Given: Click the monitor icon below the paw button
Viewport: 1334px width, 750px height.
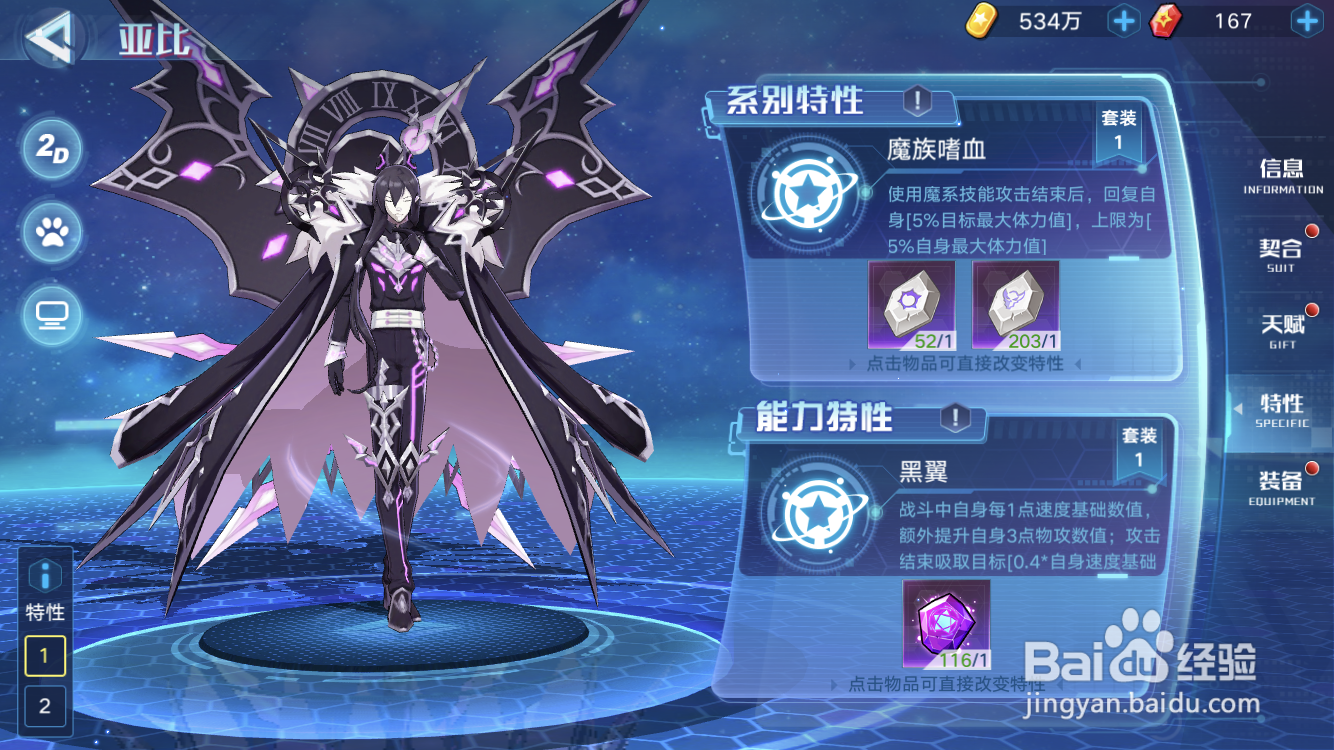Looking at the screenshot, I should [x=50, y=315].
